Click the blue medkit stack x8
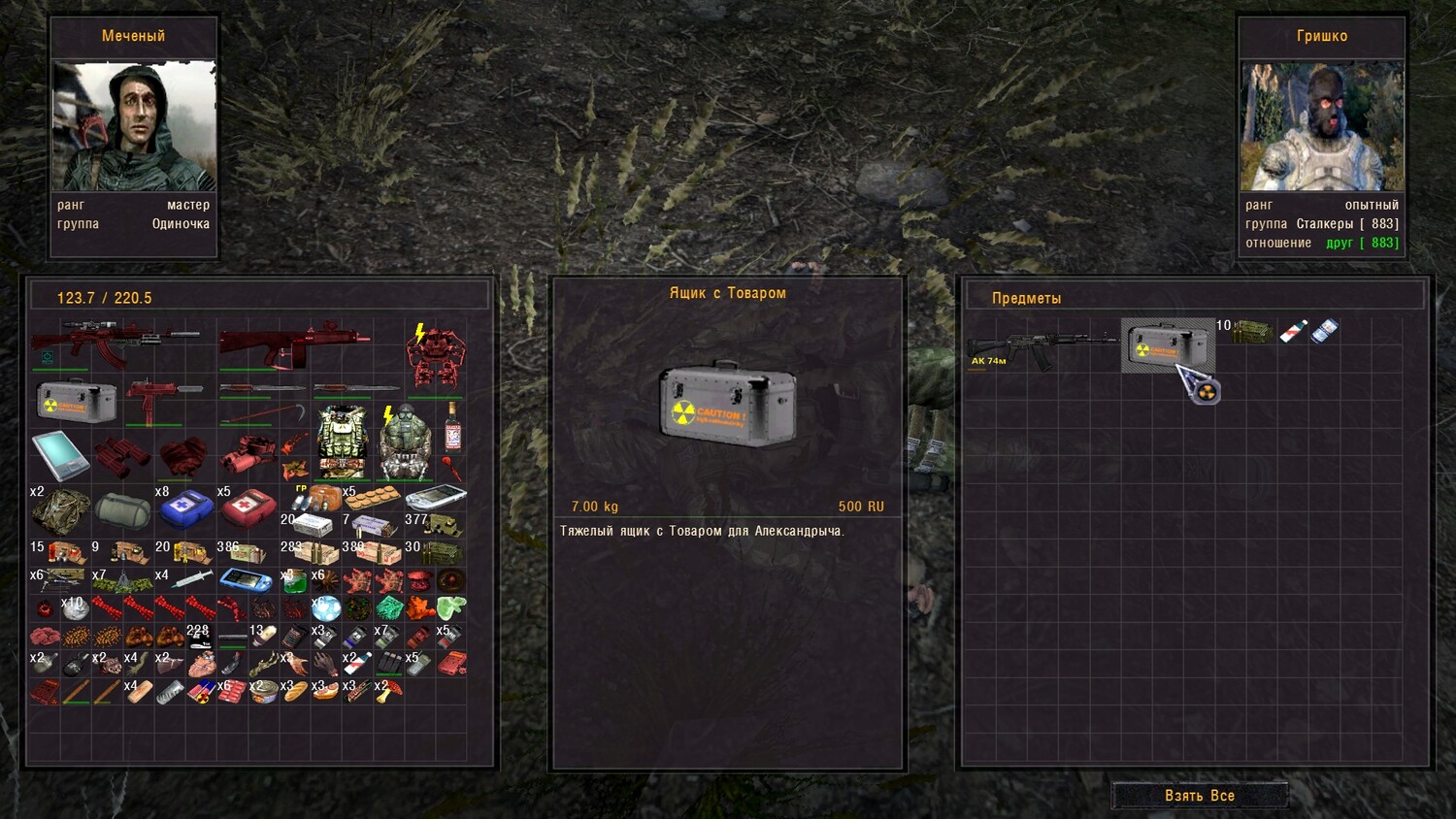 point(185,506)
